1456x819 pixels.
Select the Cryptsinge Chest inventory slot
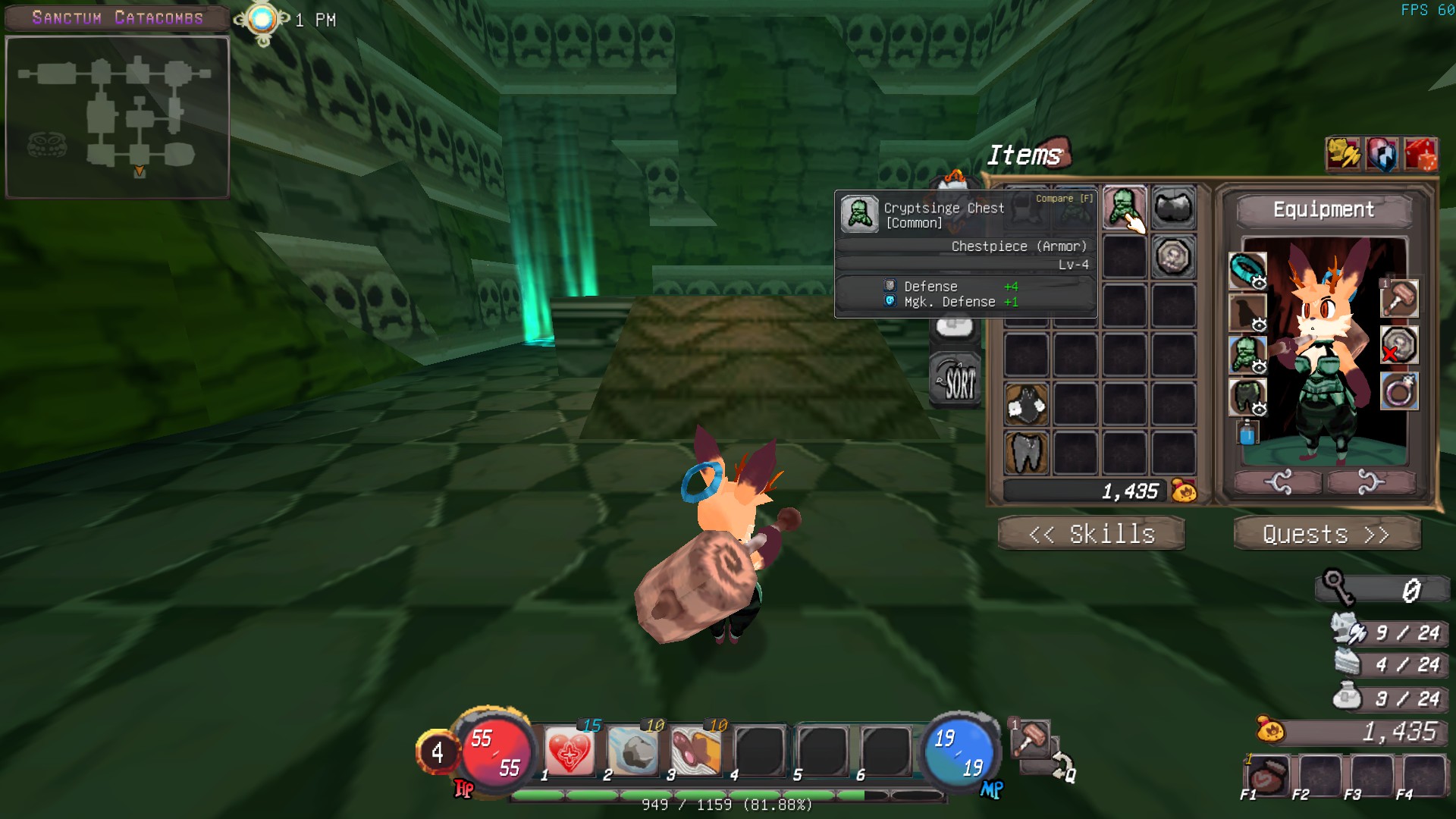[1124, 207]
